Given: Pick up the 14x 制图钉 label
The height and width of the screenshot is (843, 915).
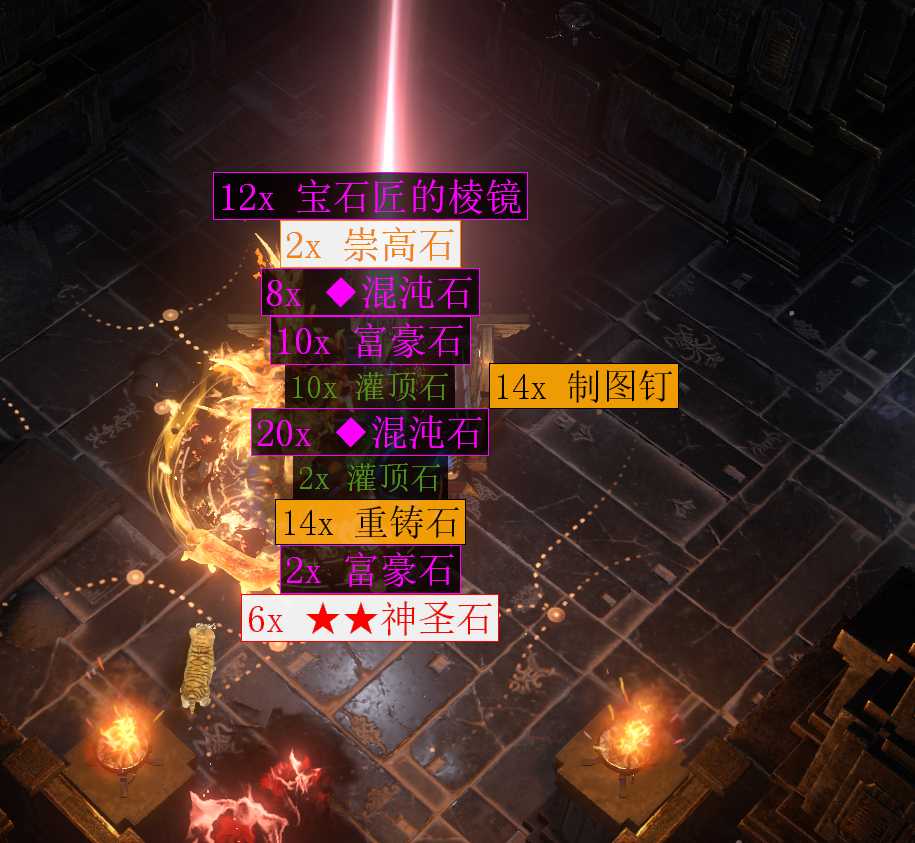Looking at the screenshot, I should point(584,386).
